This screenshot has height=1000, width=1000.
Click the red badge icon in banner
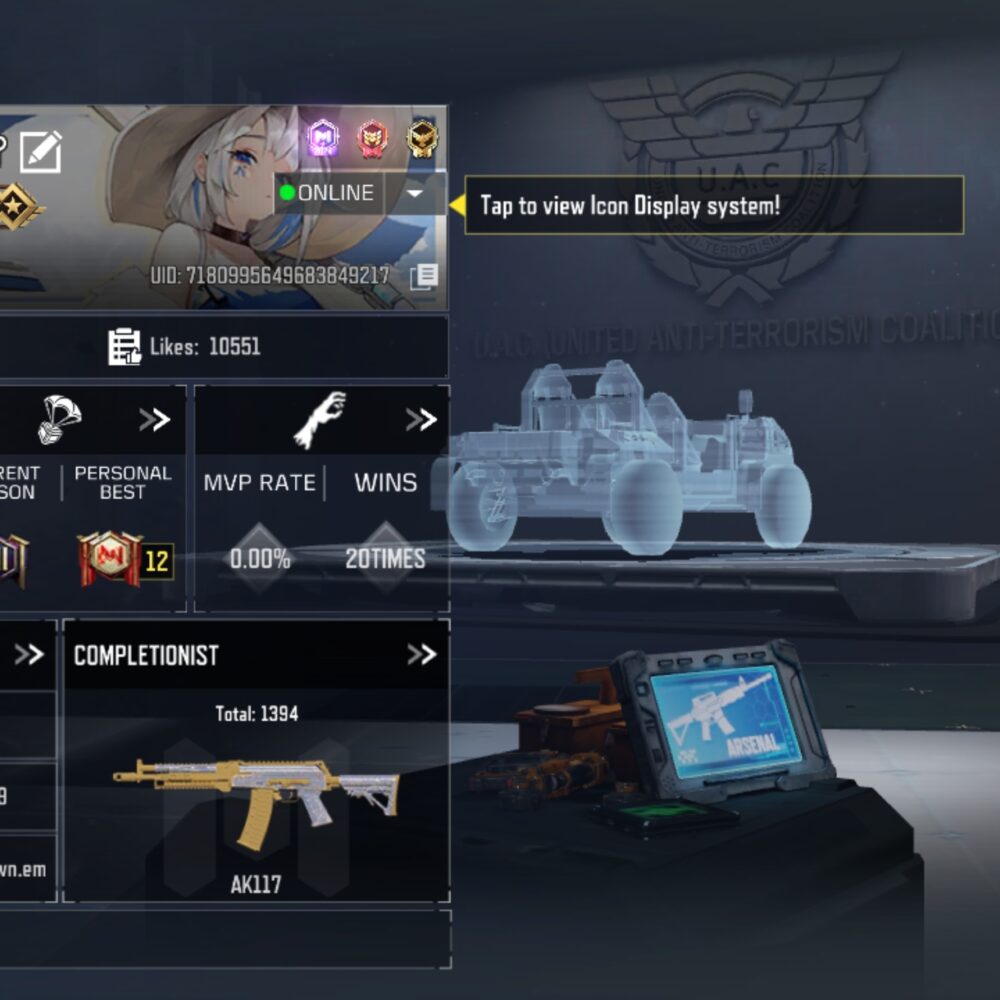tap(372, 138)
